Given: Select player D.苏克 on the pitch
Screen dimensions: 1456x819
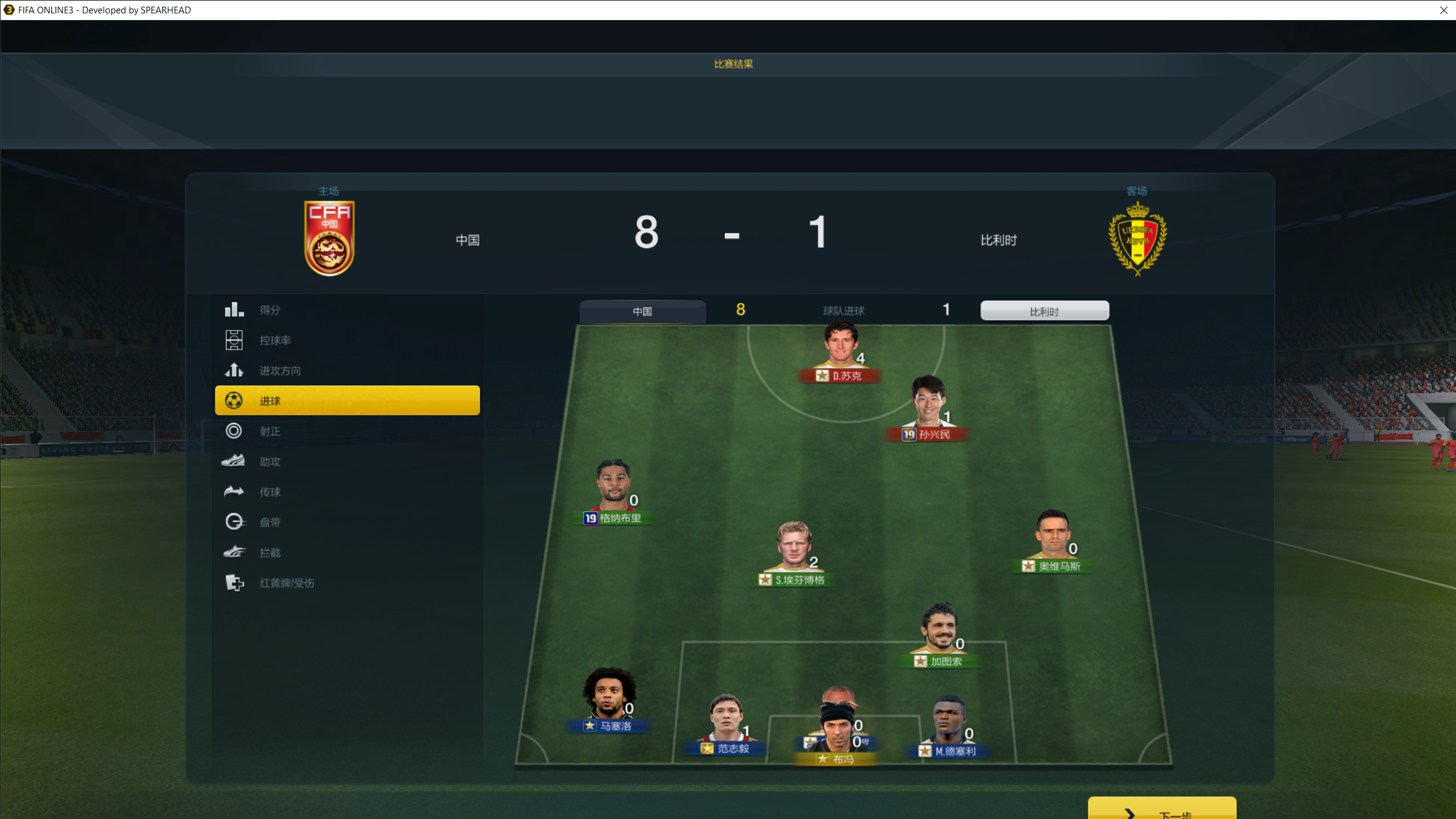Looking at the screenshot, I should (x=840, y=353).
